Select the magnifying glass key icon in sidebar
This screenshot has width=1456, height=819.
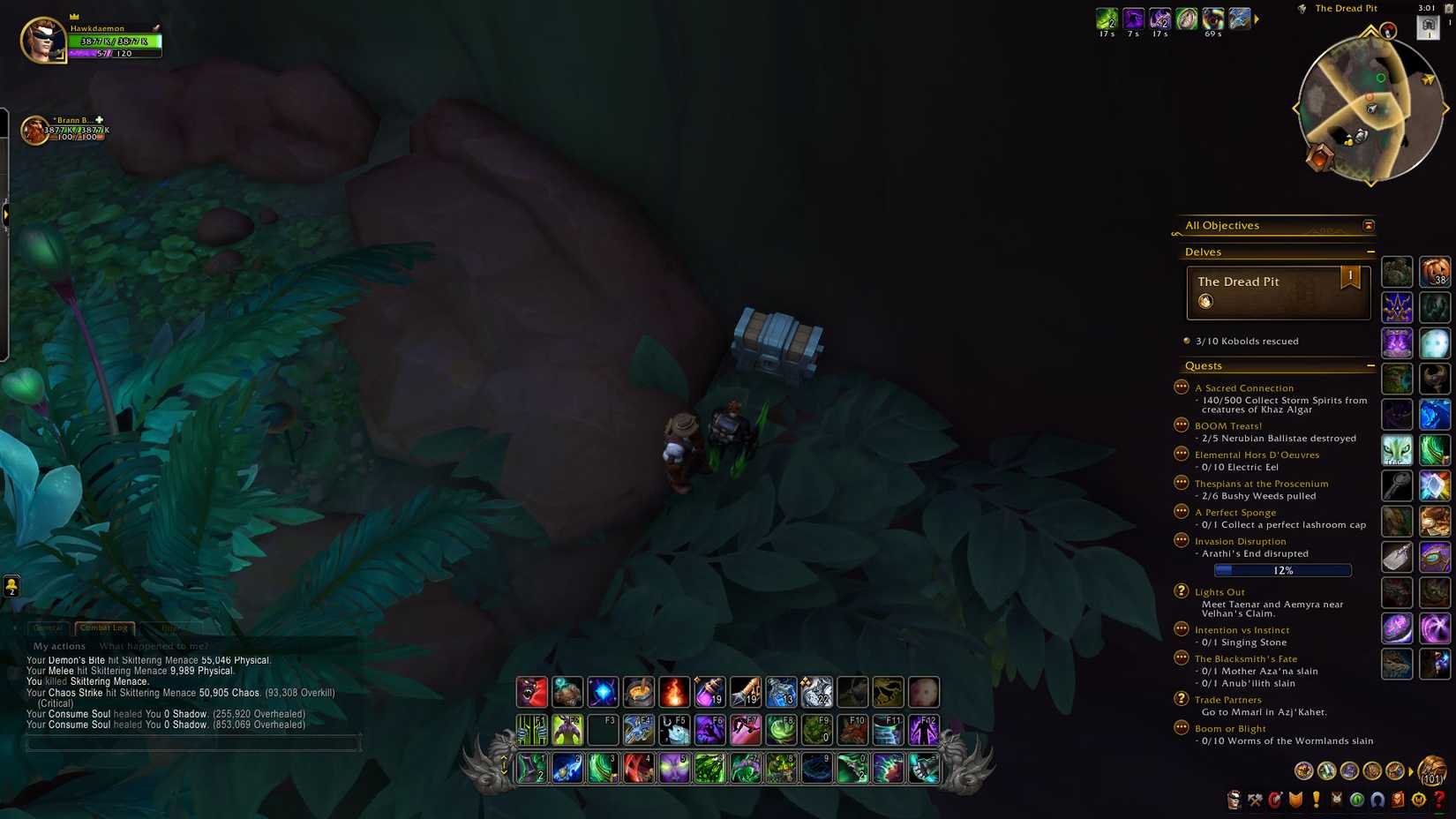(x=1397, y=485)
